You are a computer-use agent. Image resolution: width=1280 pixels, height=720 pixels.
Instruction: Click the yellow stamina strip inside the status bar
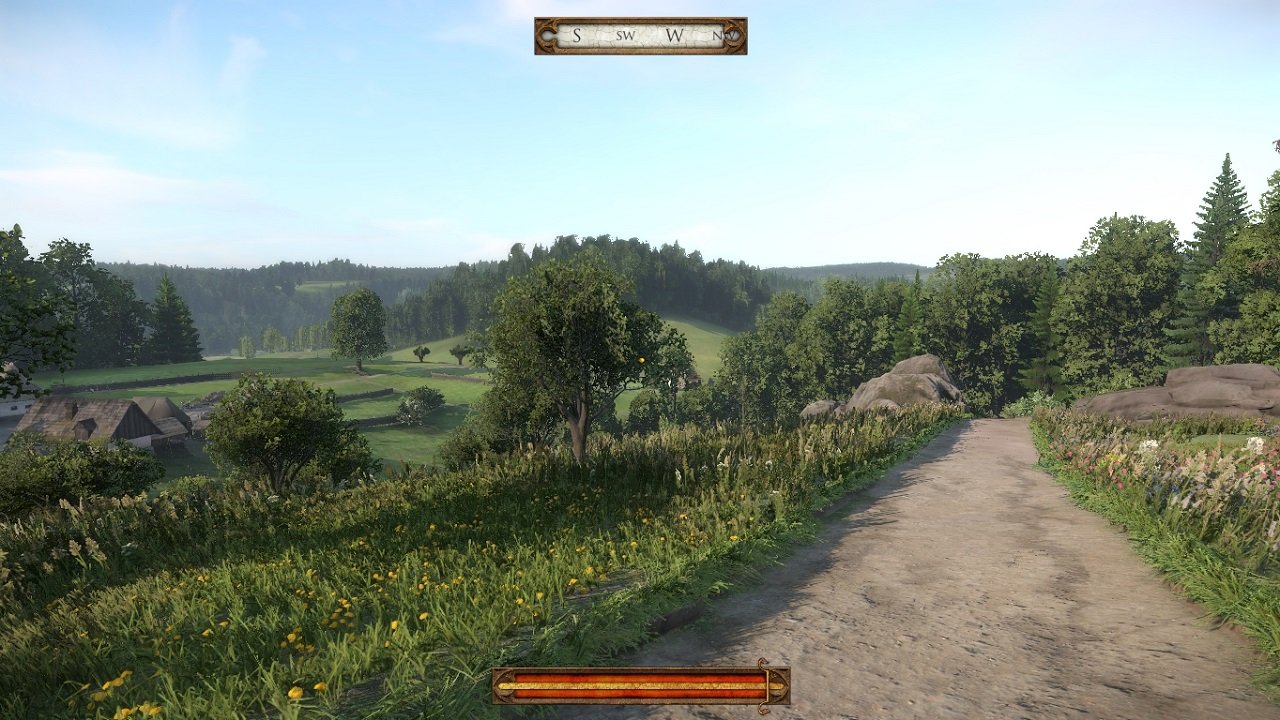pyautogui.click(x=640, y=684)
